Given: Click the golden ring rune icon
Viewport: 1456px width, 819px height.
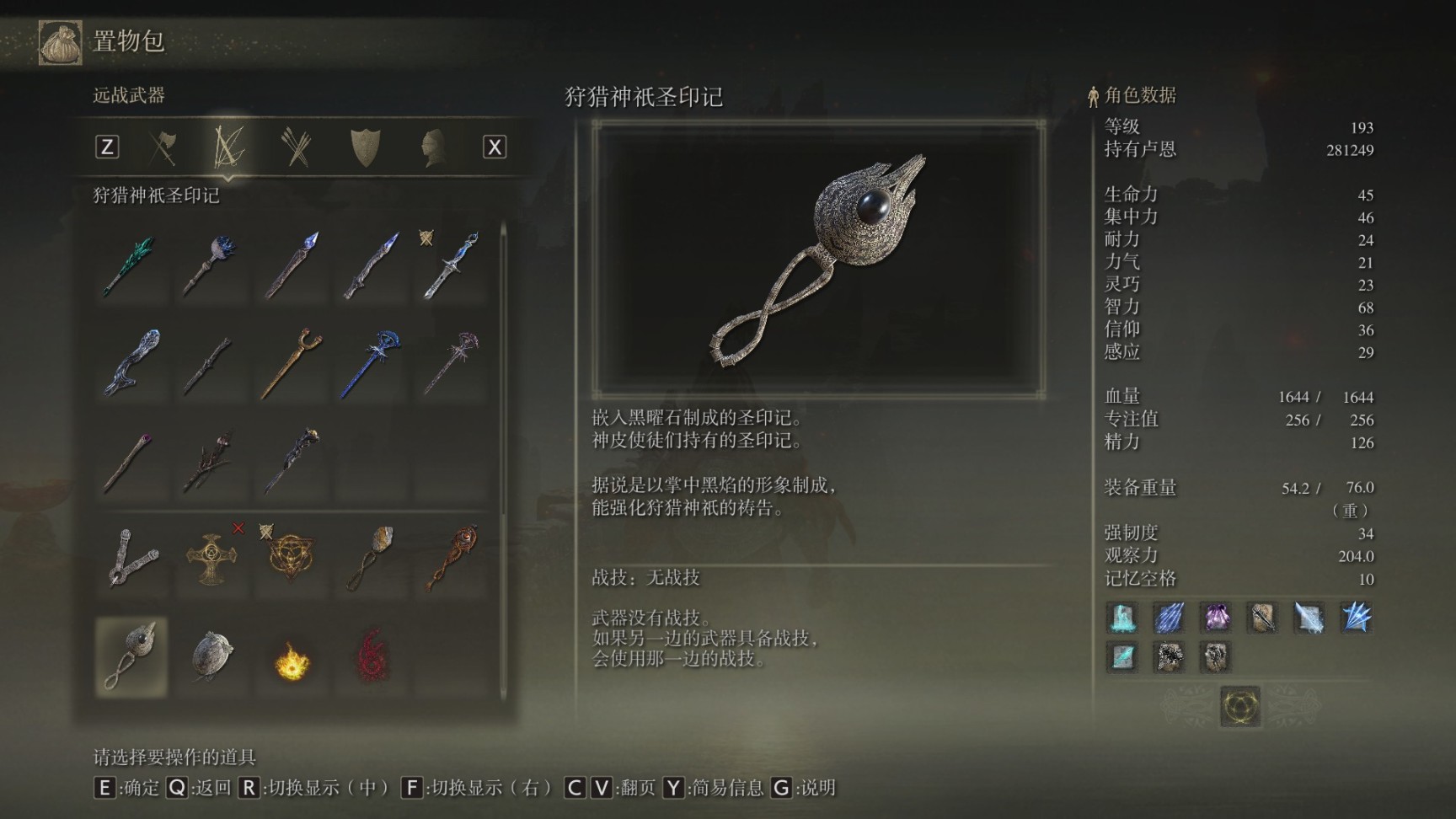Looking at the screenshot, I should [x=1240, y=705].
